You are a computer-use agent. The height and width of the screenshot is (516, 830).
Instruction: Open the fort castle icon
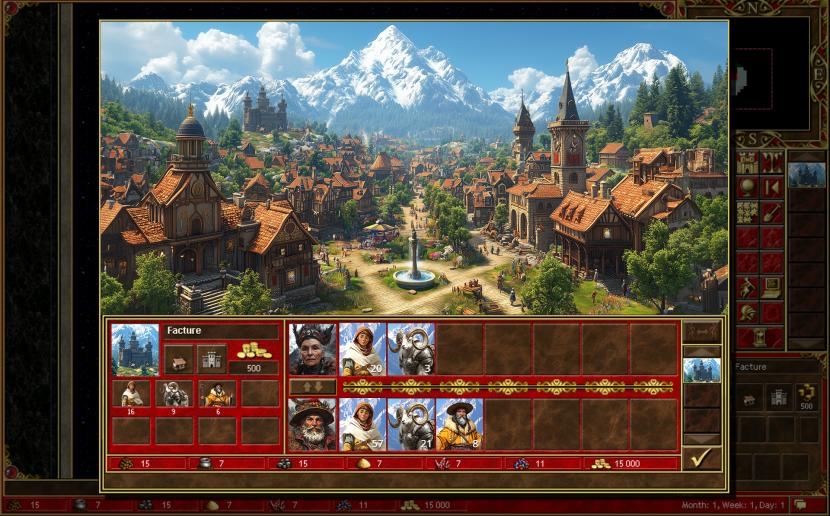[212, 357]
